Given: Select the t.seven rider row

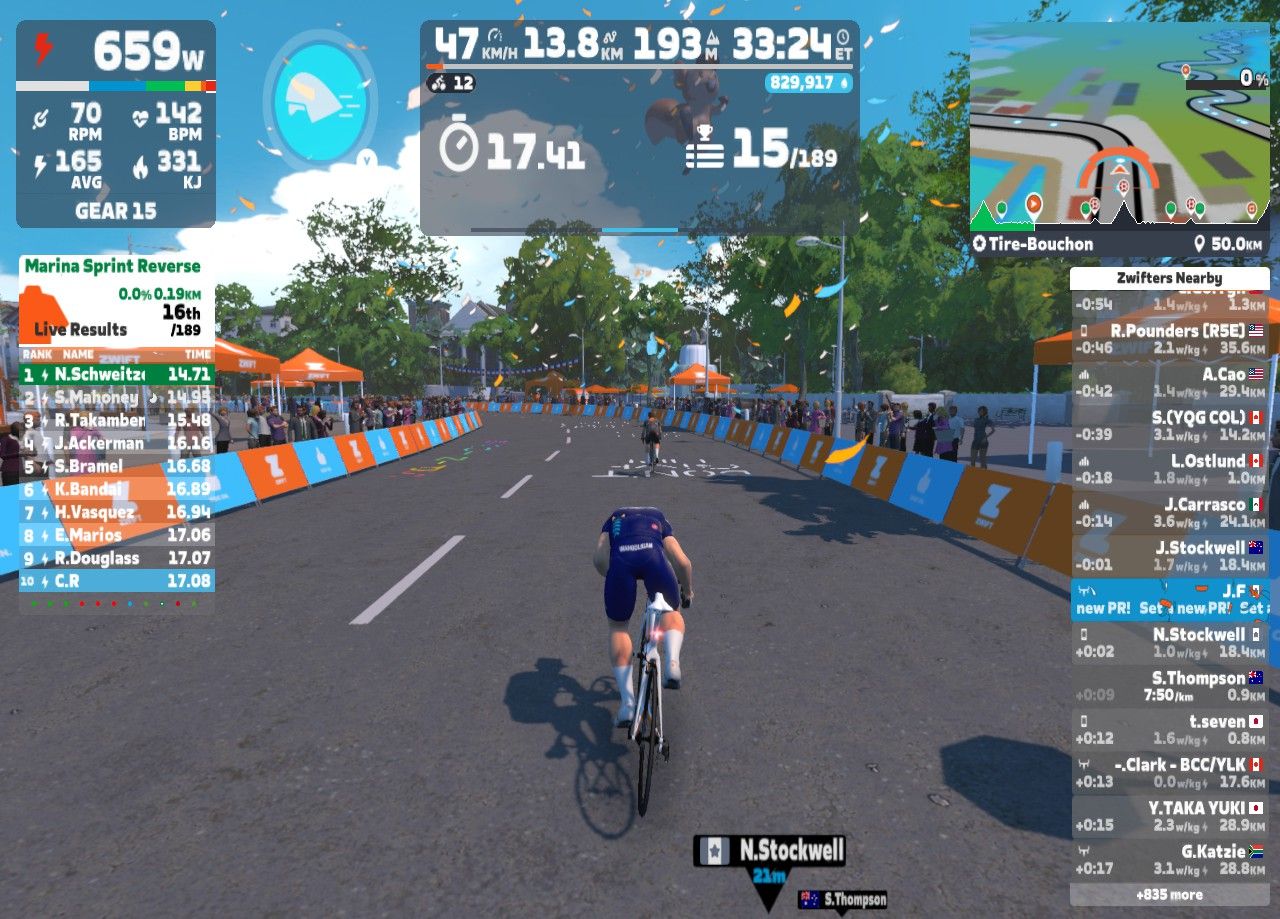Looking at the screenshot, I should pyautogui.click(x=1169, y=729).
